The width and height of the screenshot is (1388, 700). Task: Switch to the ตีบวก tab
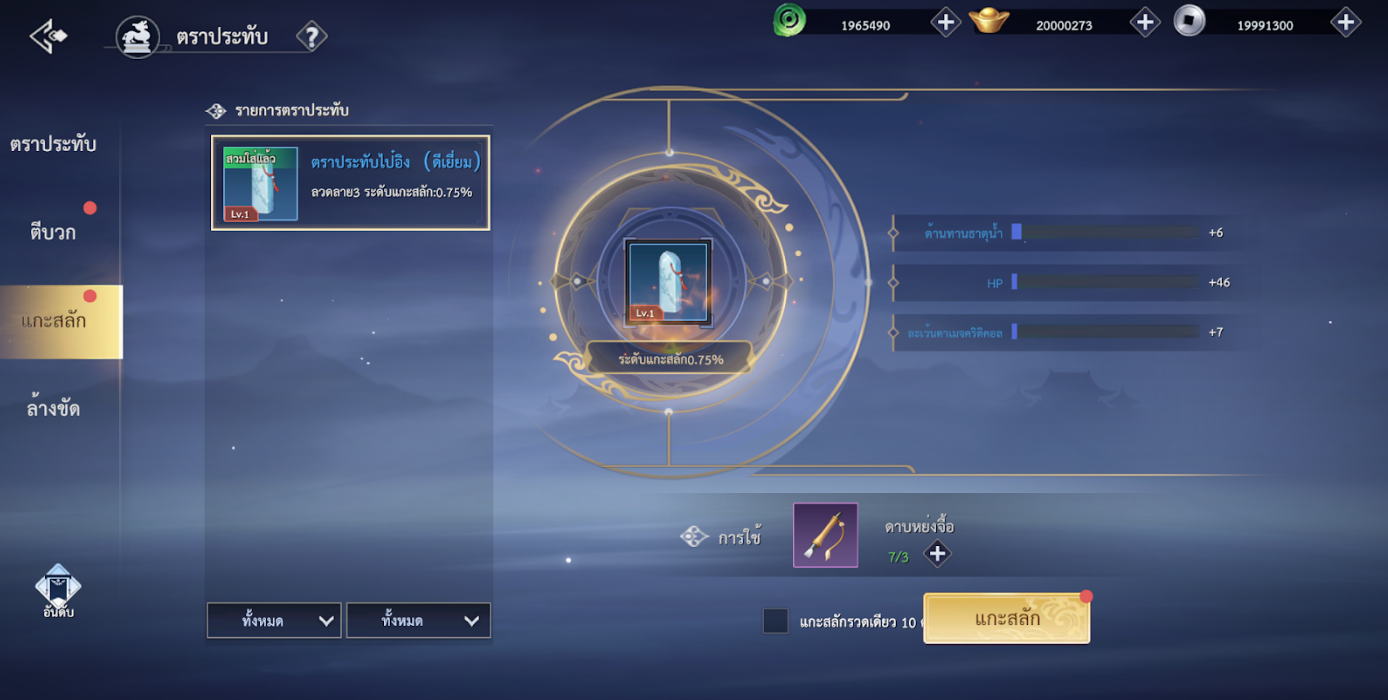coord(53,233)
